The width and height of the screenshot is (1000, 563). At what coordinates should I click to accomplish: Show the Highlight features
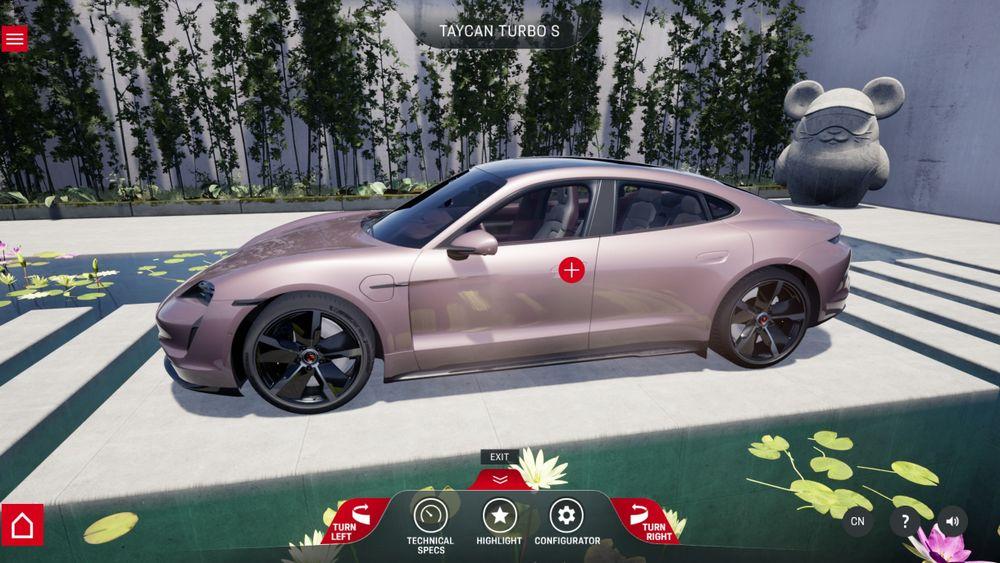click(499, 516)
